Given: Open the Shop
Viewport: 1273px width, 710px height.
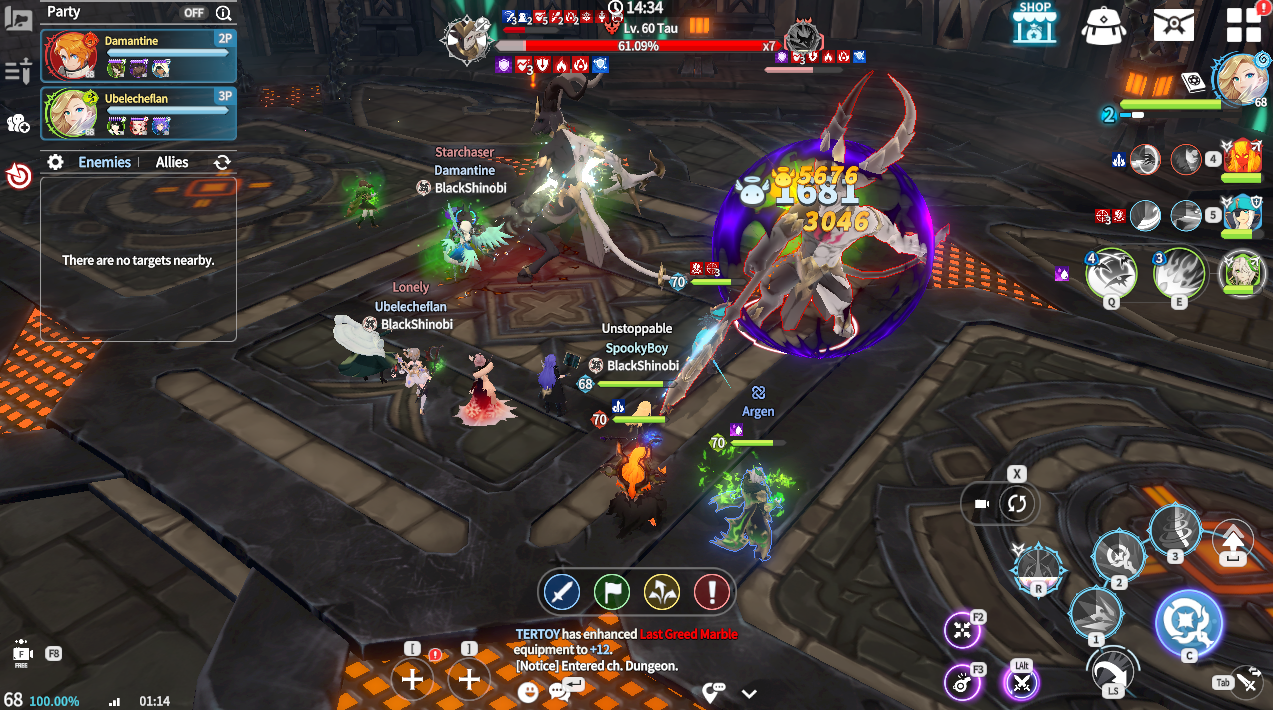Looking at the screenshot, I should click(1034, 22).
